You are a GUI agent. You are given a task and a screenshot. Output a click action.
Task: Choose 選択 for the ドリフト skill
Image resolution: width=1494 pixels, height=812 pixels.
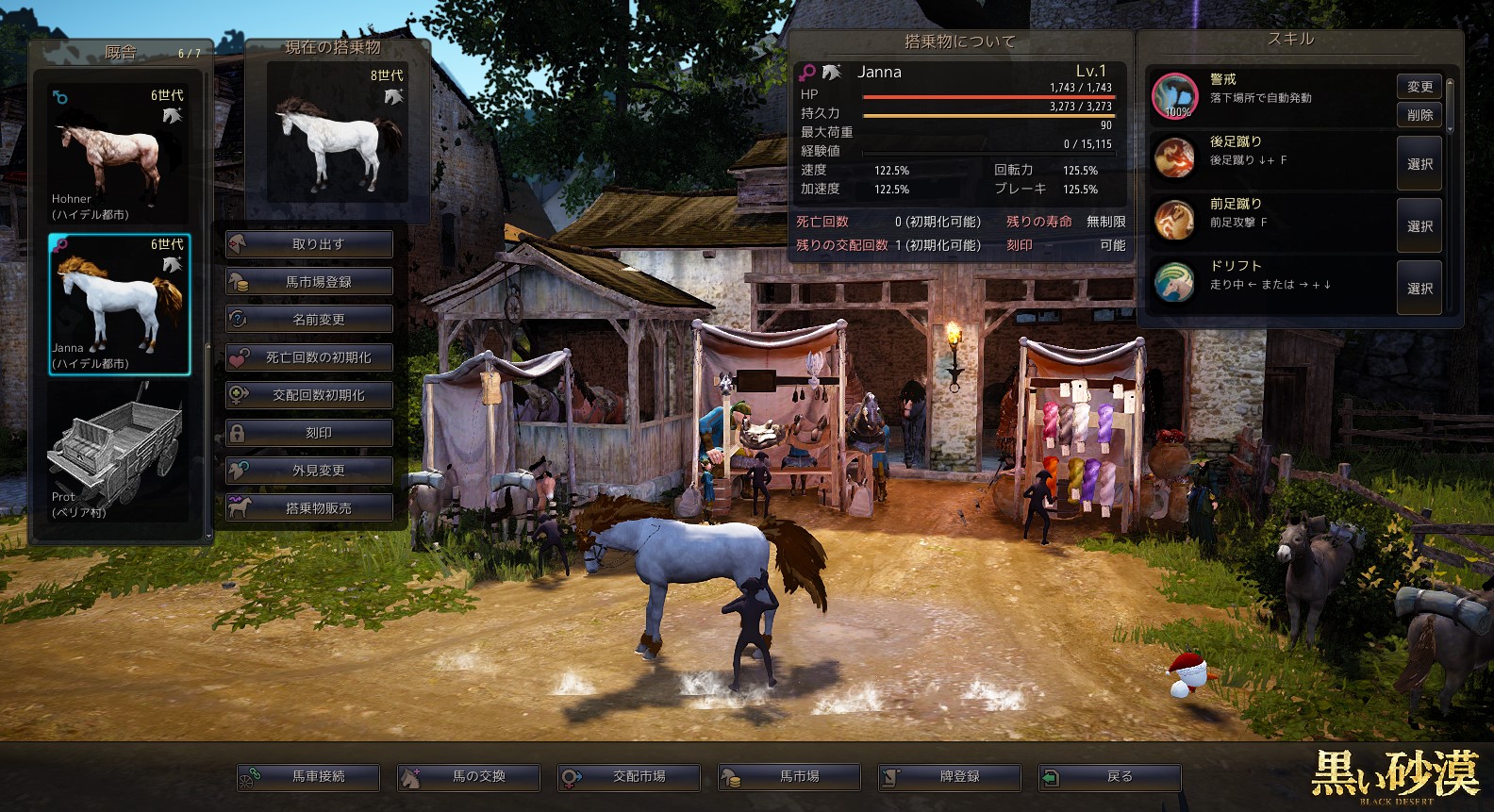pos(1419,289)
